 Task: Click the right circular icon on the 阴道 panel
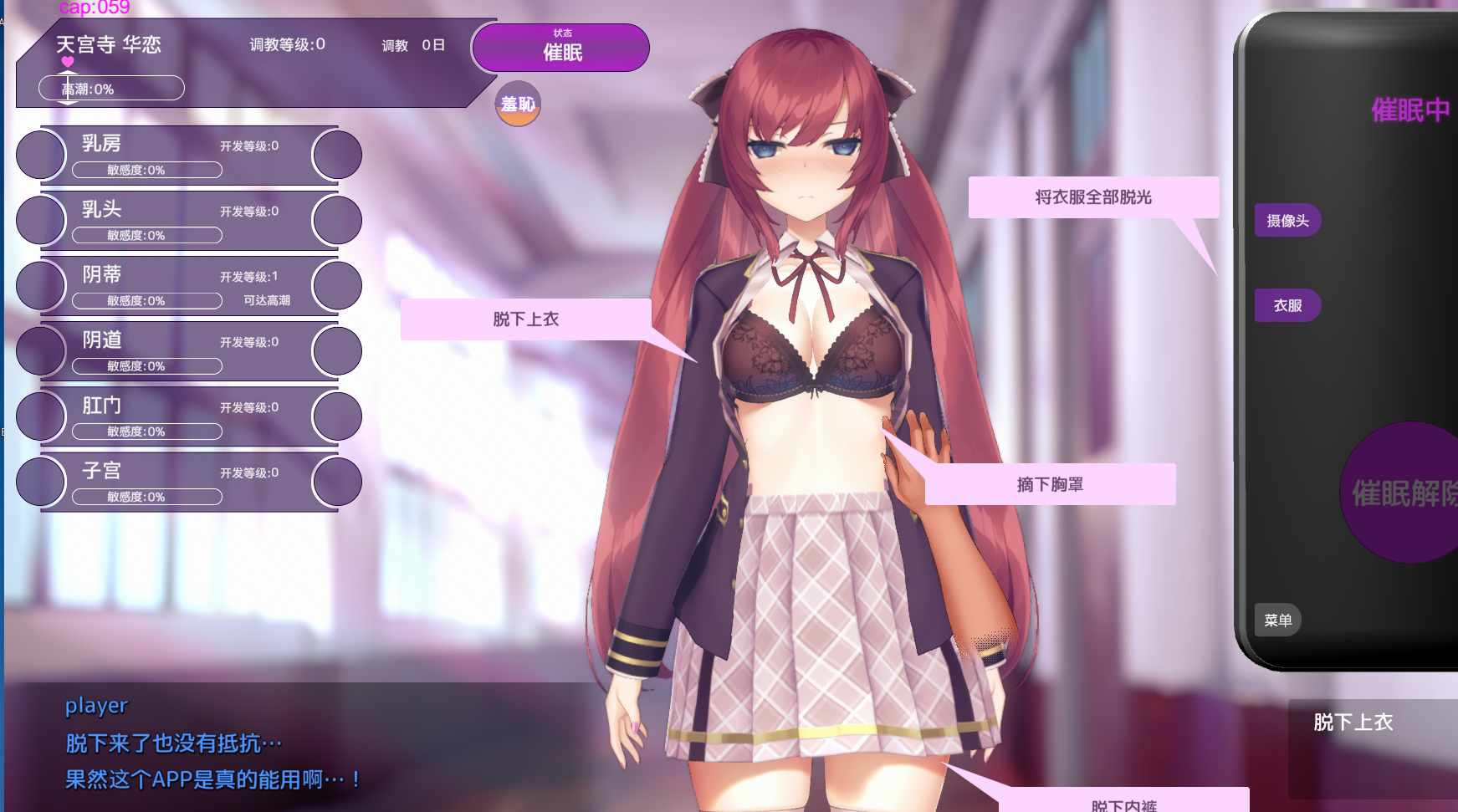click(336, 350)
